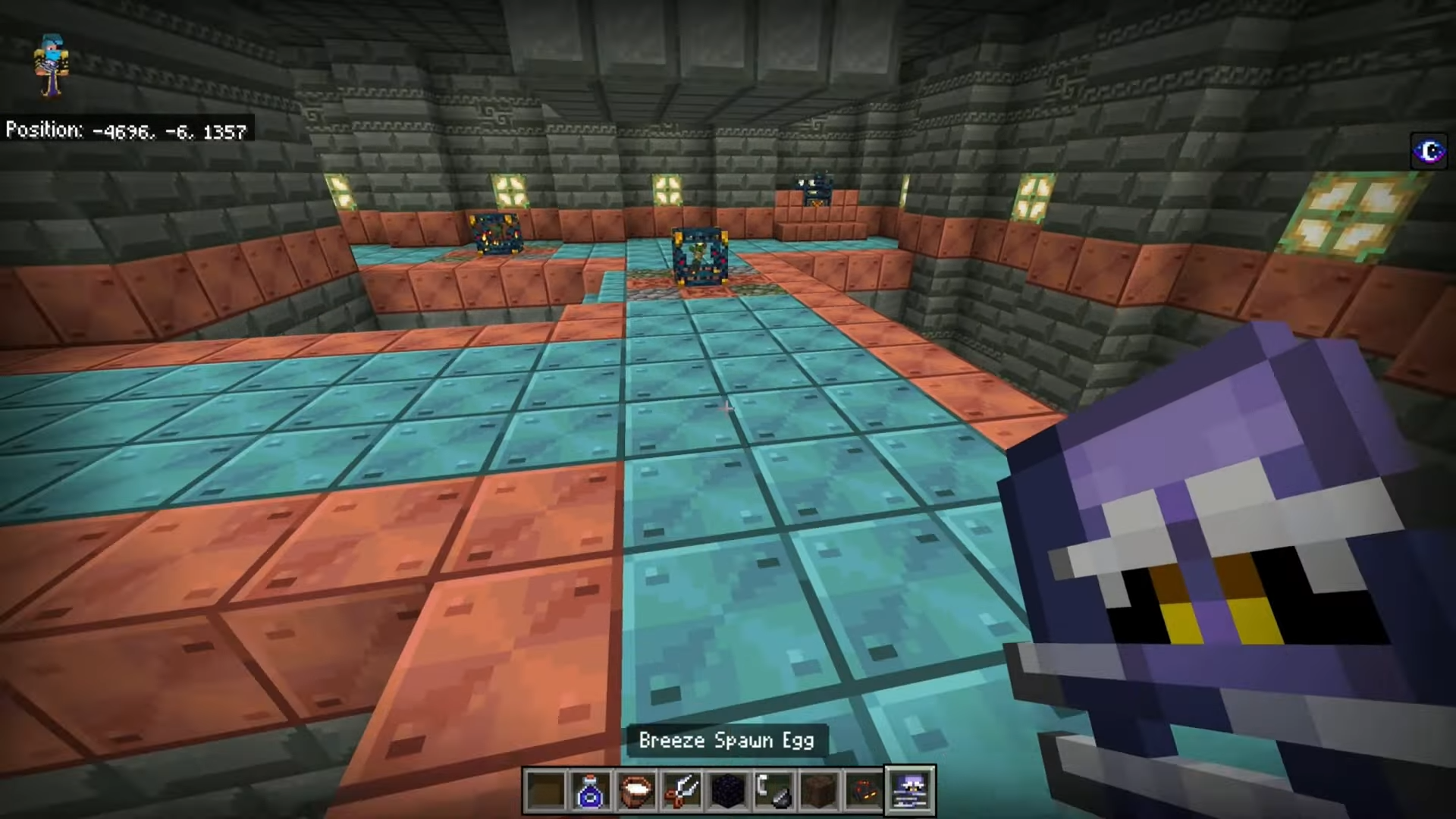Select the milk bucket hotbar slot

coord(636,791)
